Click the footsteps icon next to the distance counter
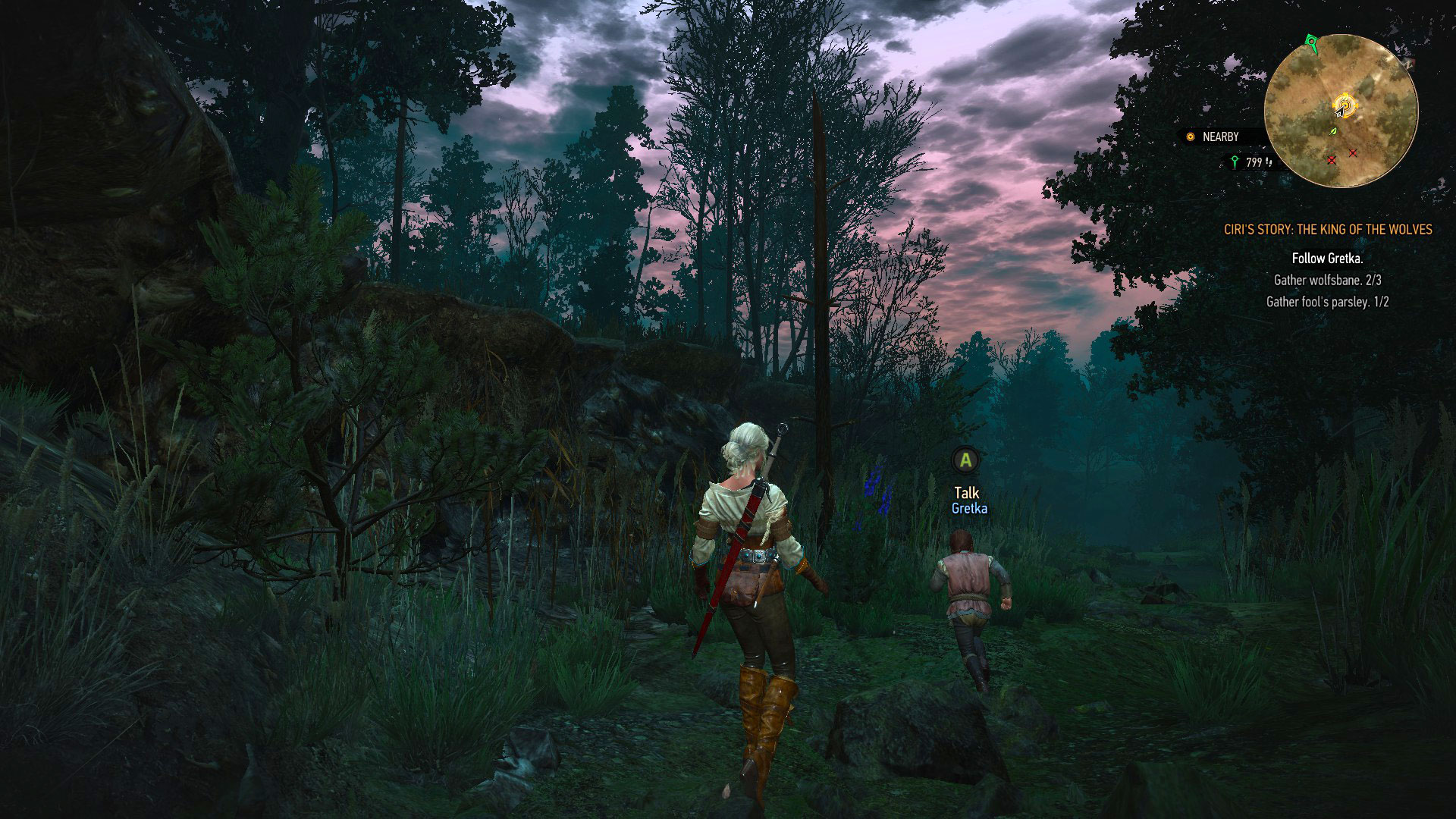This screenshot has width=1456, height=819. point(1269,162)
